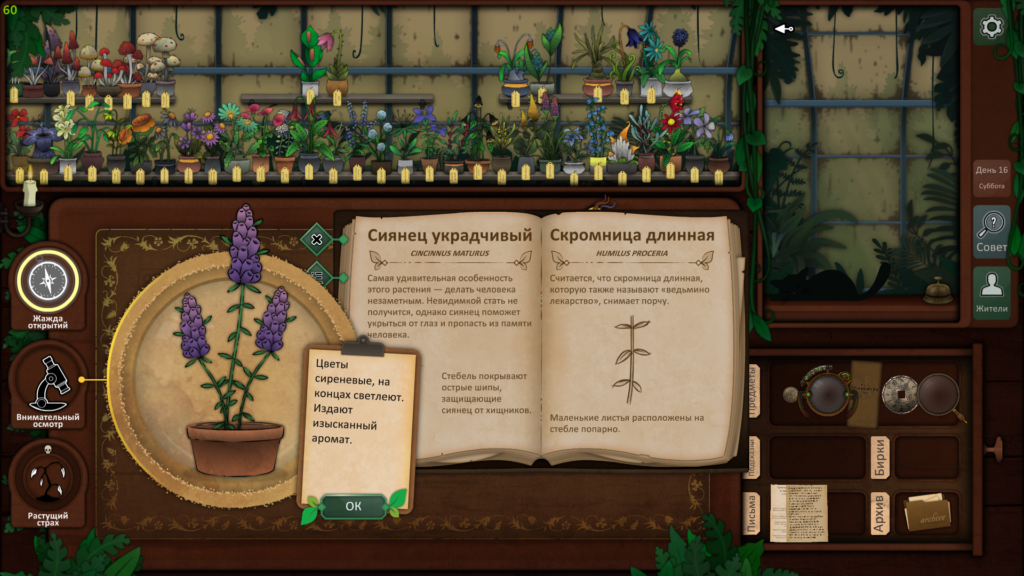Pick up the letters stack in the drawer

[x=798, y=512]
